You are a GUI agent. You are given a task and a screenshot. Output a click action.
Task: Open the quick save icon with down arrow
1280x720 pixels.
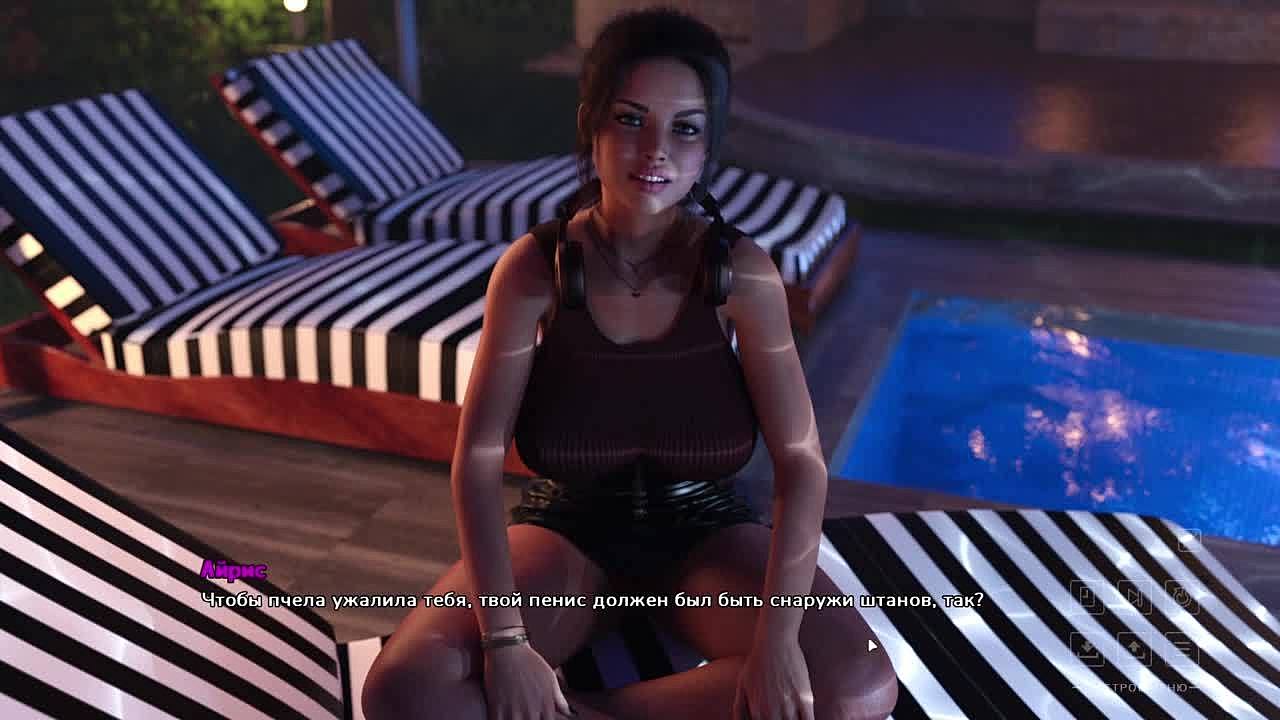coord(1087,648)
